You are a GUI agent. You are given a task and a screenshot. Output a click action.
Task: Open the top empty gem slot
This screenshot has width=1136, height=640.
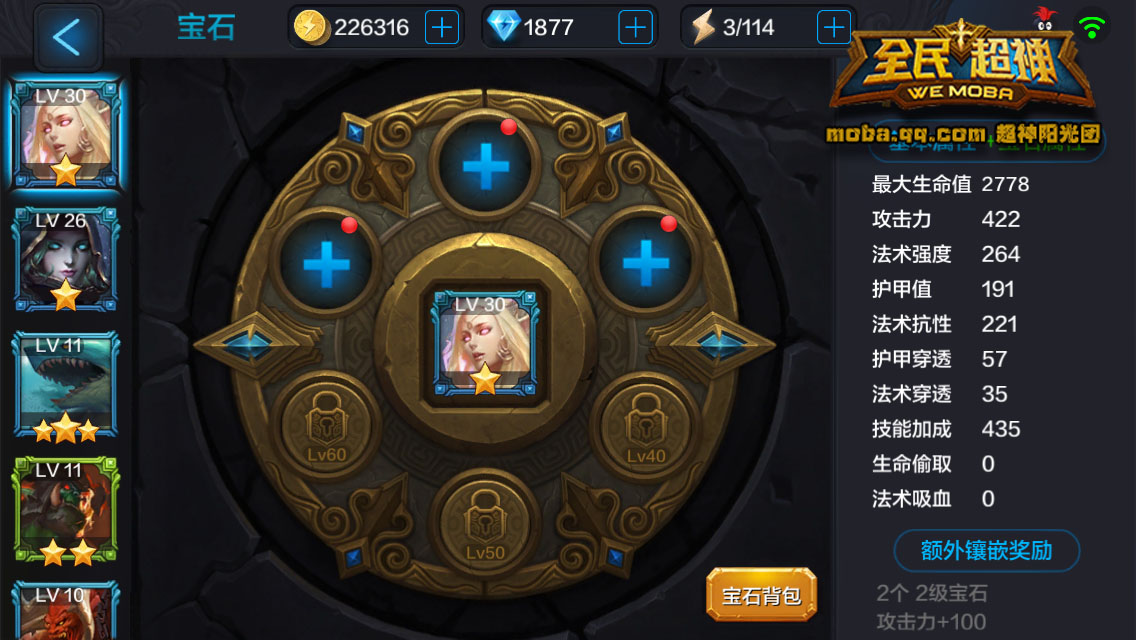click(x=486, y=166)
